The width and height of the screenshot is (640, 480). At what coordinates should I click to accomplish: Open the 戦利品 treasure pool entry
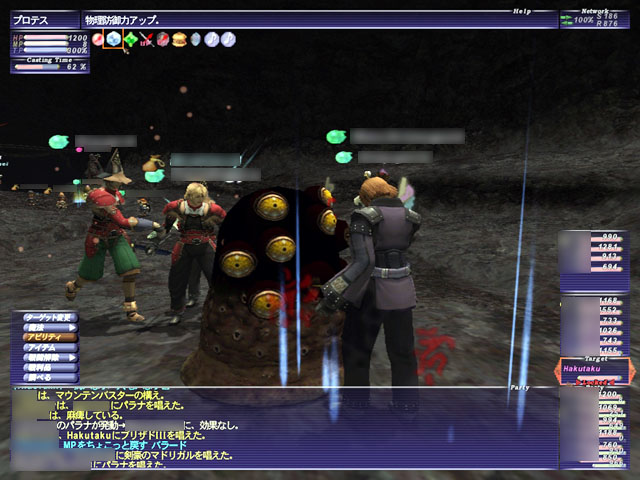tap(50, 367)
